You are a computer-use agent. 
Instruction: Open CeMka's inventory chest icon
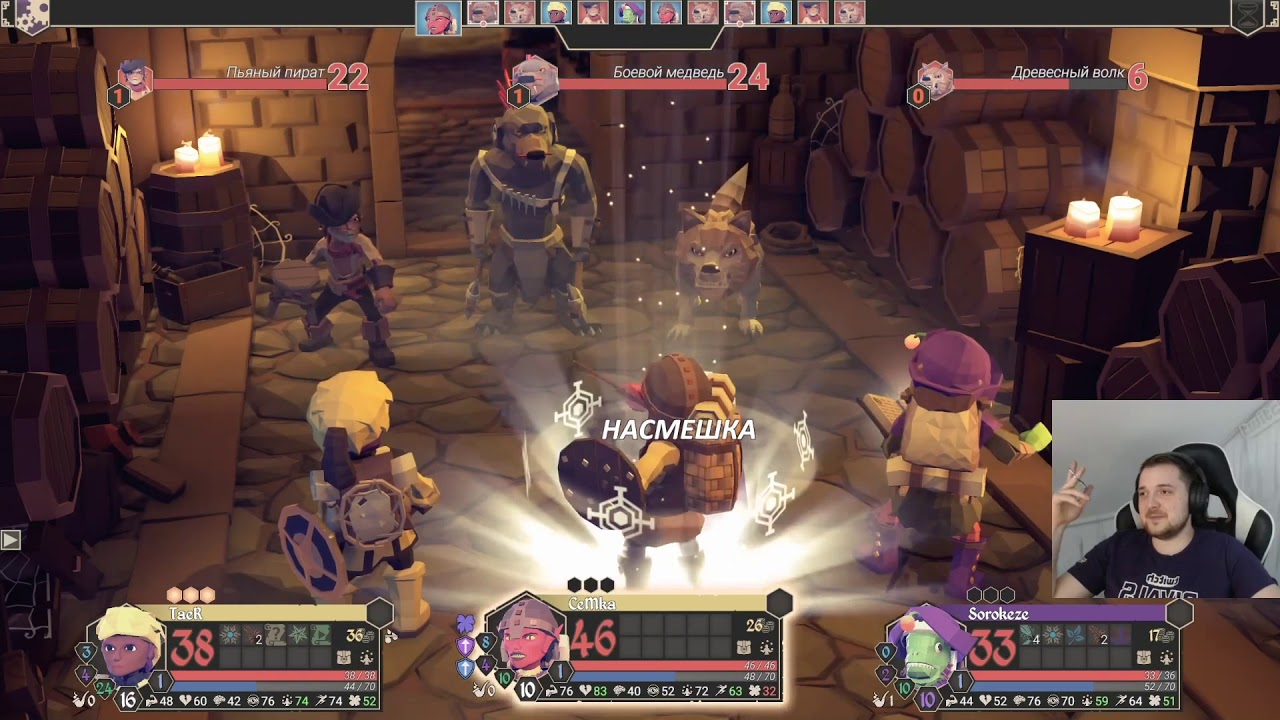[745, 648]
